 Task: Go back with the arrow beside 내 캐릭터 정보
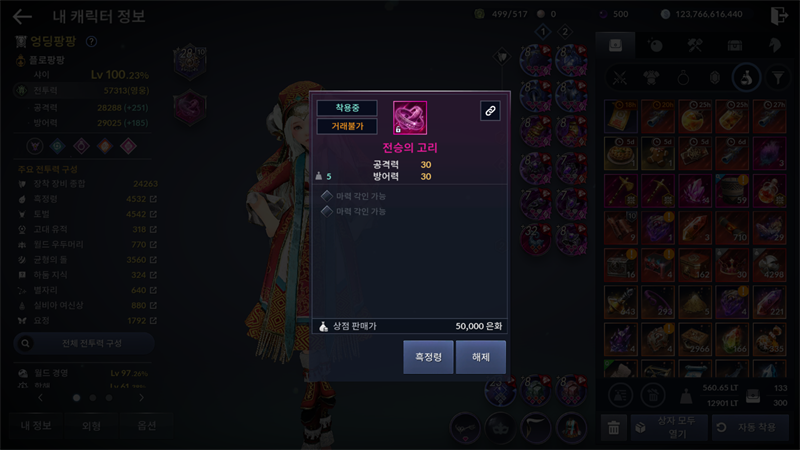[x=22, y=16]
